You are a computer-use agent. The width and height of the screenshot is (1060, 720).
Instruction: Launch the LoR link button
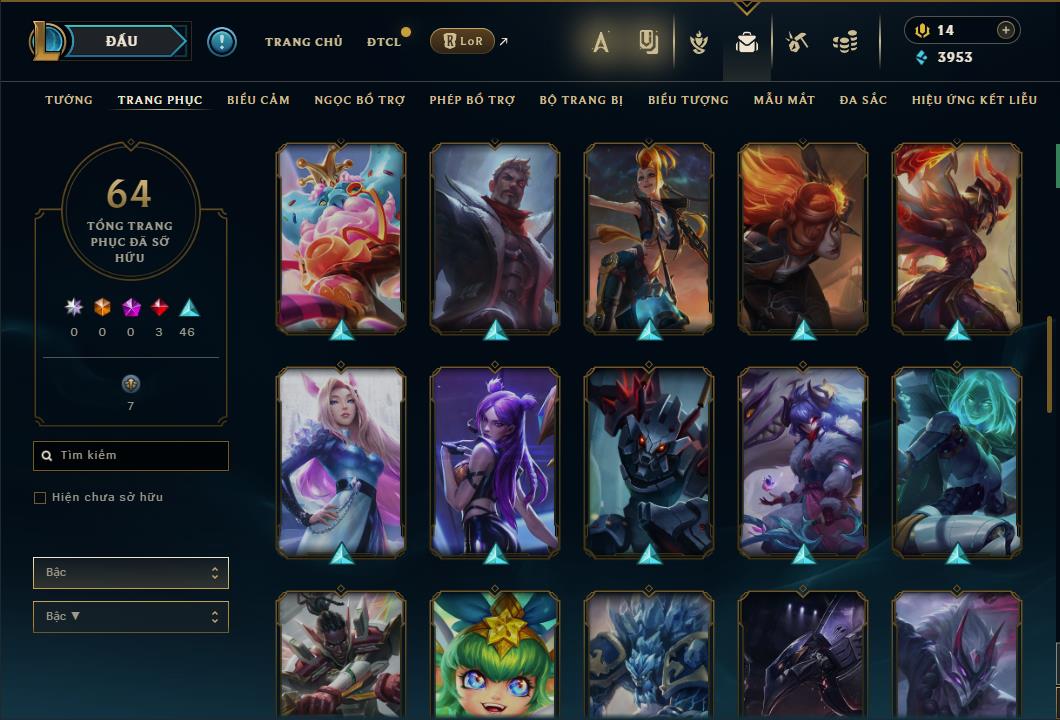pos(462,41)
